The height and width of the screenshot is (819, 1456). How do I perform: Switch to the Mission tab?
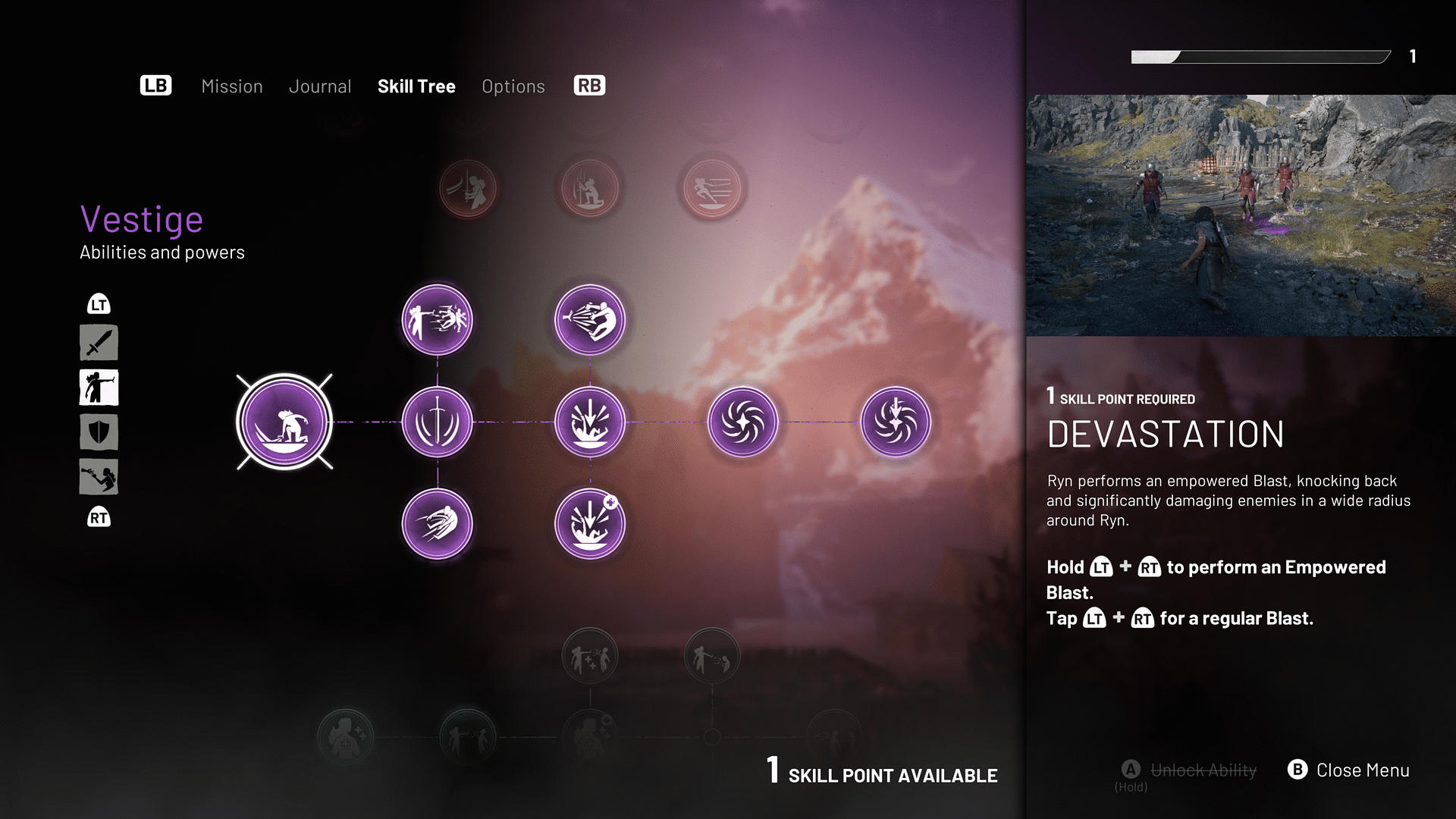(231, 86)
